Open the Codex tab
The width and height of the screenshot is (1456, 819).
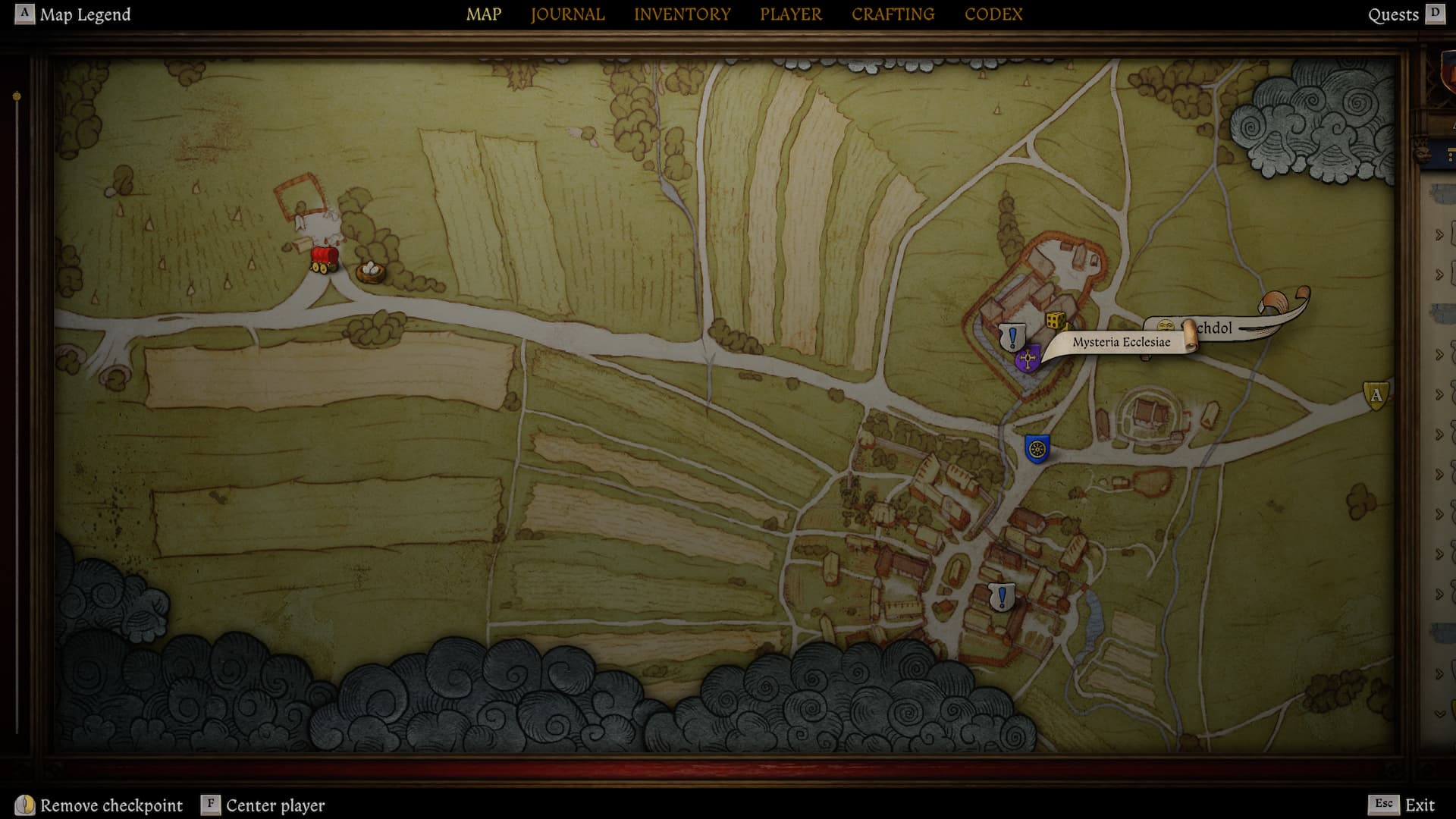click(993, 14)
